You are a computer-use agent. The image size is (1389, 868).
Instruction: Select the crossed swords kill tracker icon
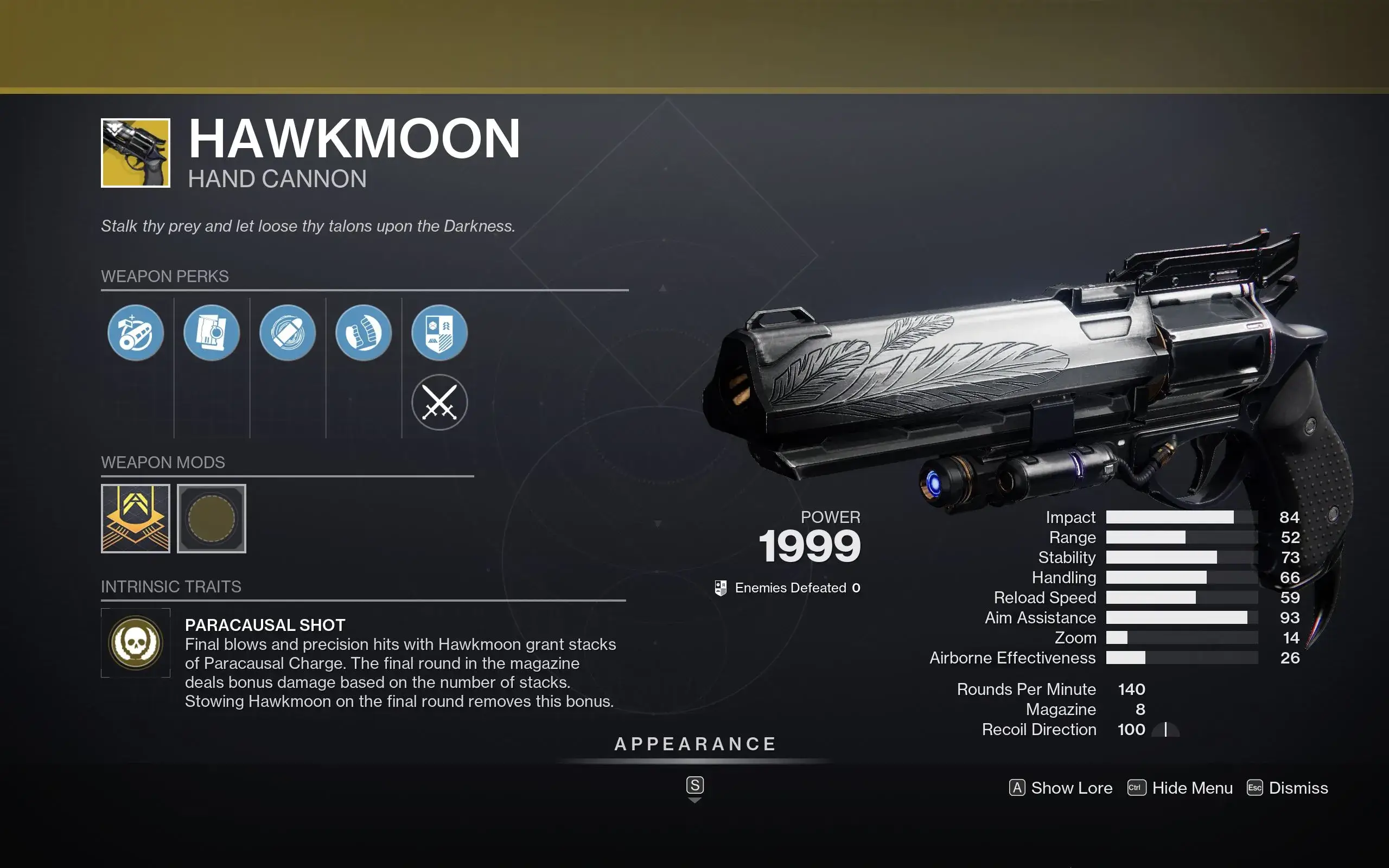tap(439, 402)
